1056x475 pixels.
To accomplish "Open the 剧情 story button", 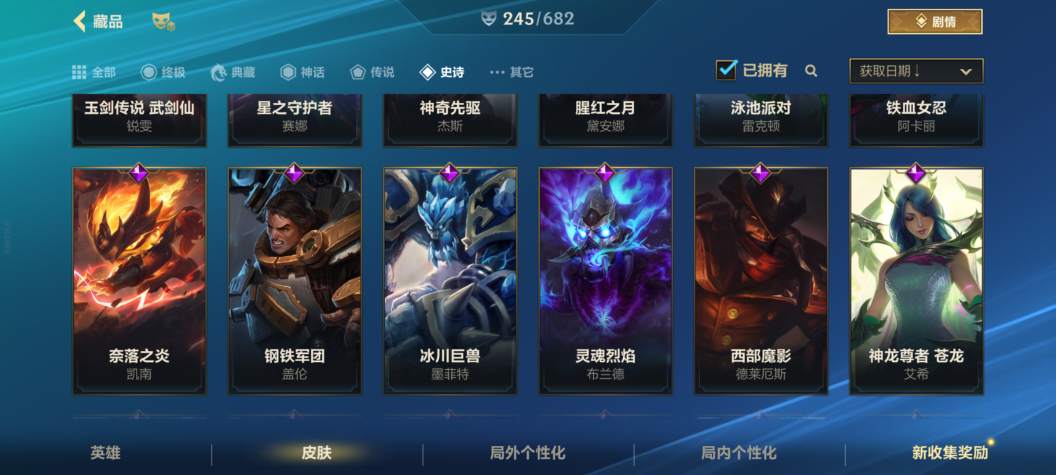I will (934, 21).
